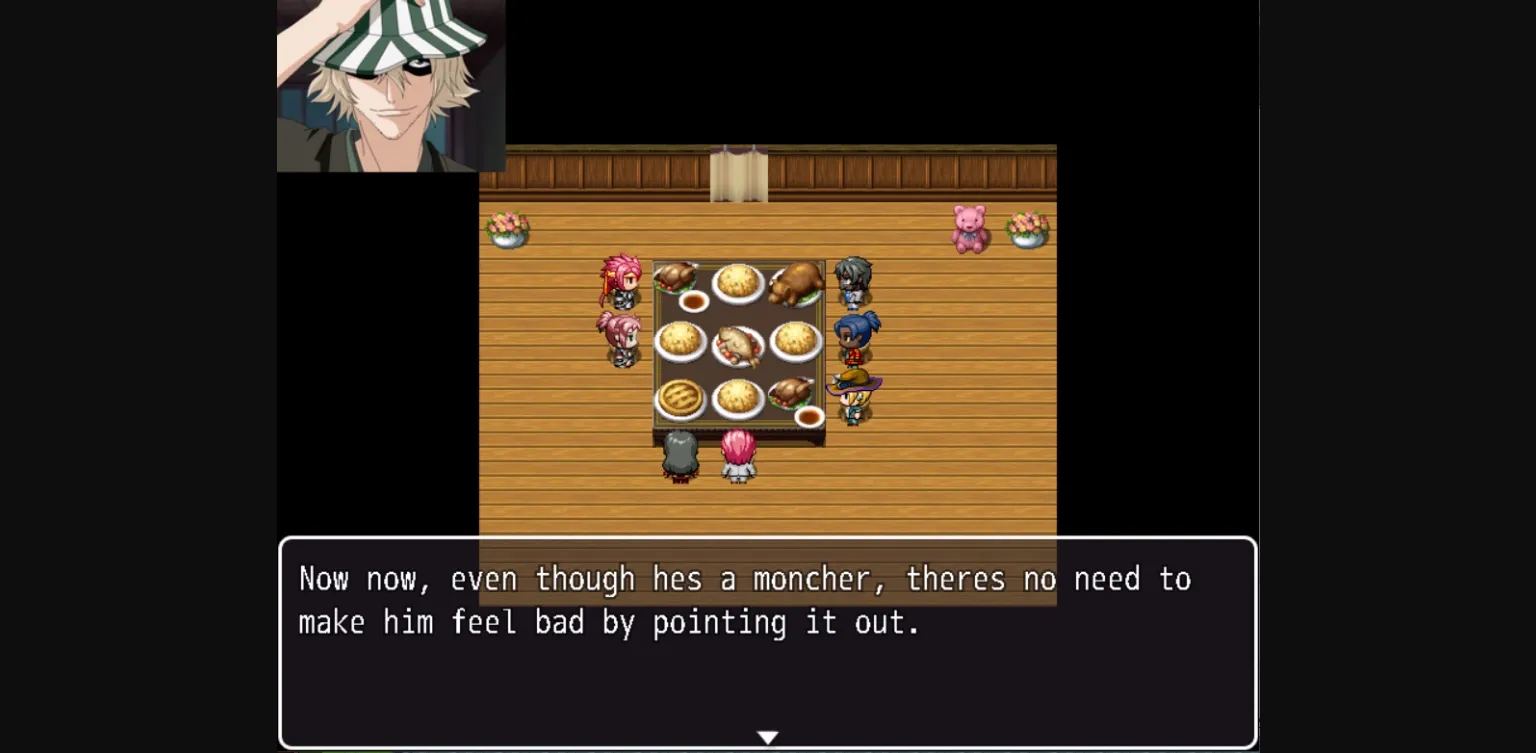Click the pink teddy bear decoration

click(967, 228)
